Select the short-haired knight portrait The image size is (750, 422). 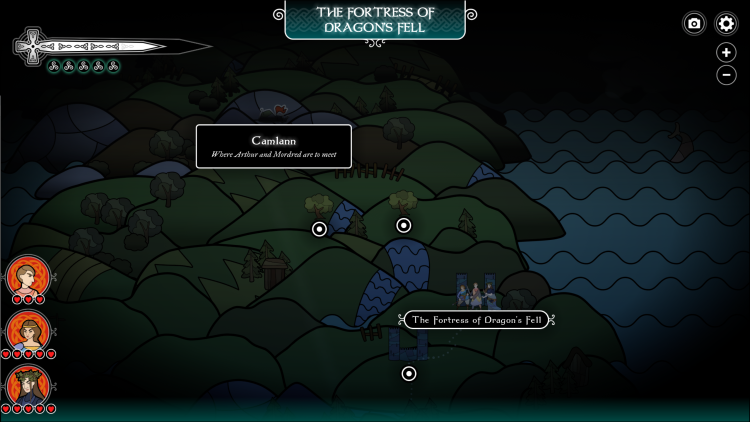(27, 276)
